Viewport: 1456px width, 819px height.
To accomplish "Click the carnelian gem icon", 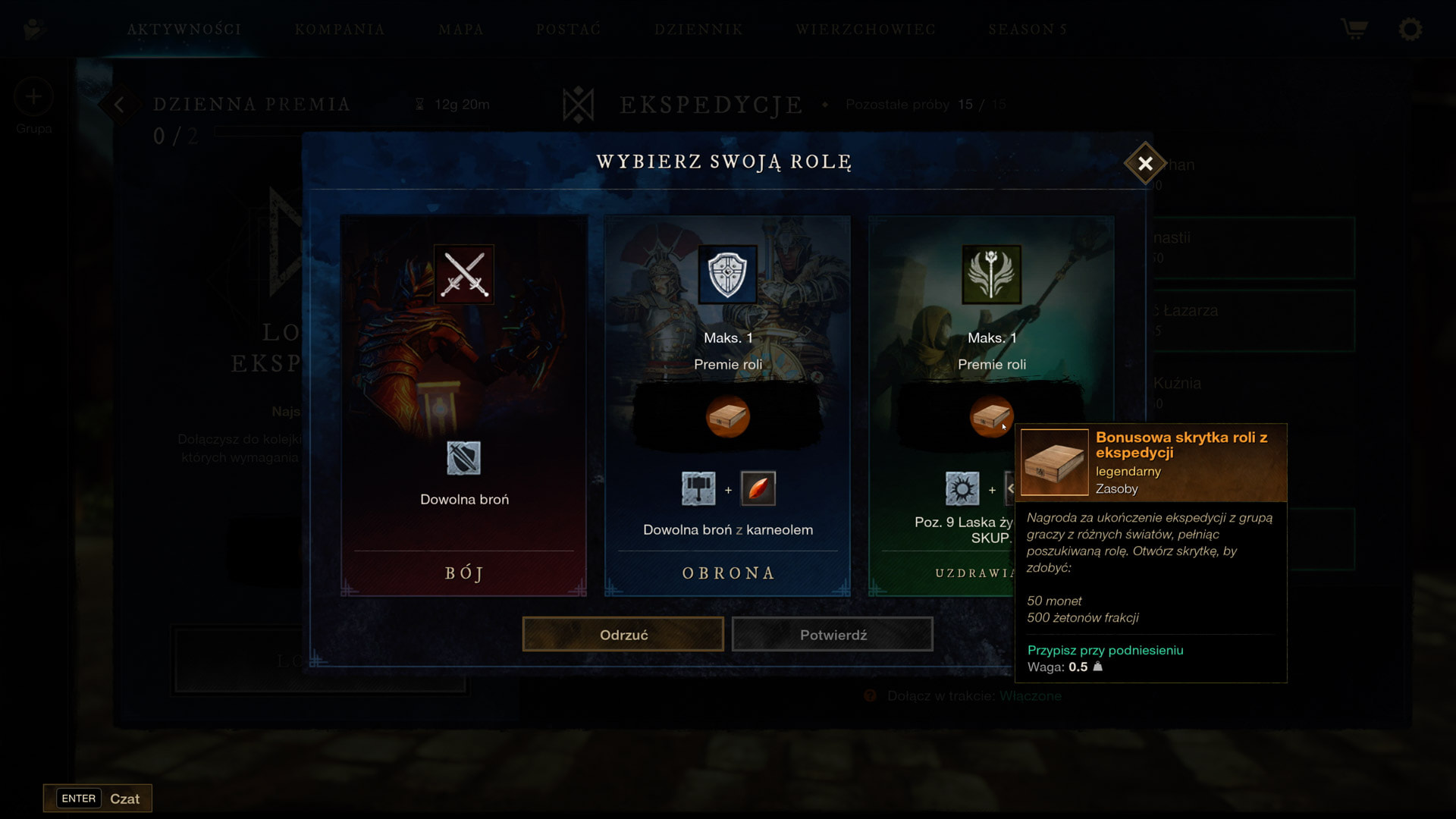I will pos(758,488).
